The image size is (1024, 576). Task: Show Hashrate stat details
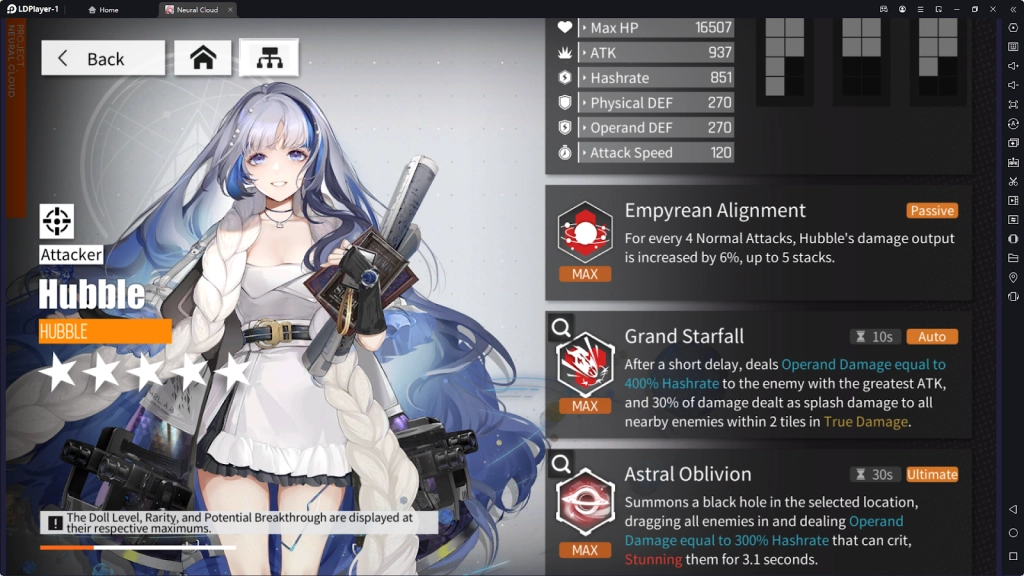click(x=656, y=77)
